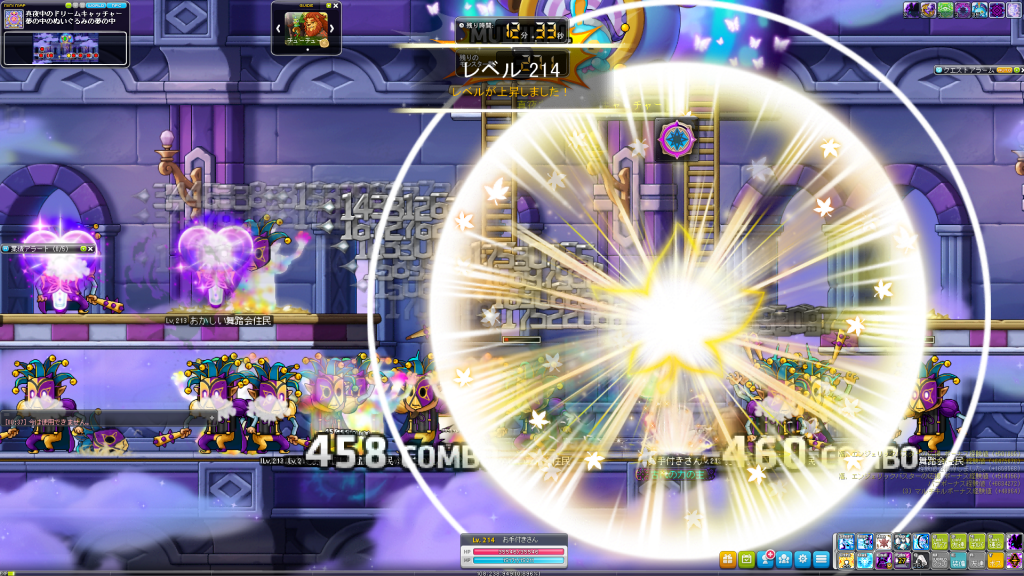This screenshot has height=576, width=1024.
Task: Open the orange gift box cash shop button
Action: 727,557
